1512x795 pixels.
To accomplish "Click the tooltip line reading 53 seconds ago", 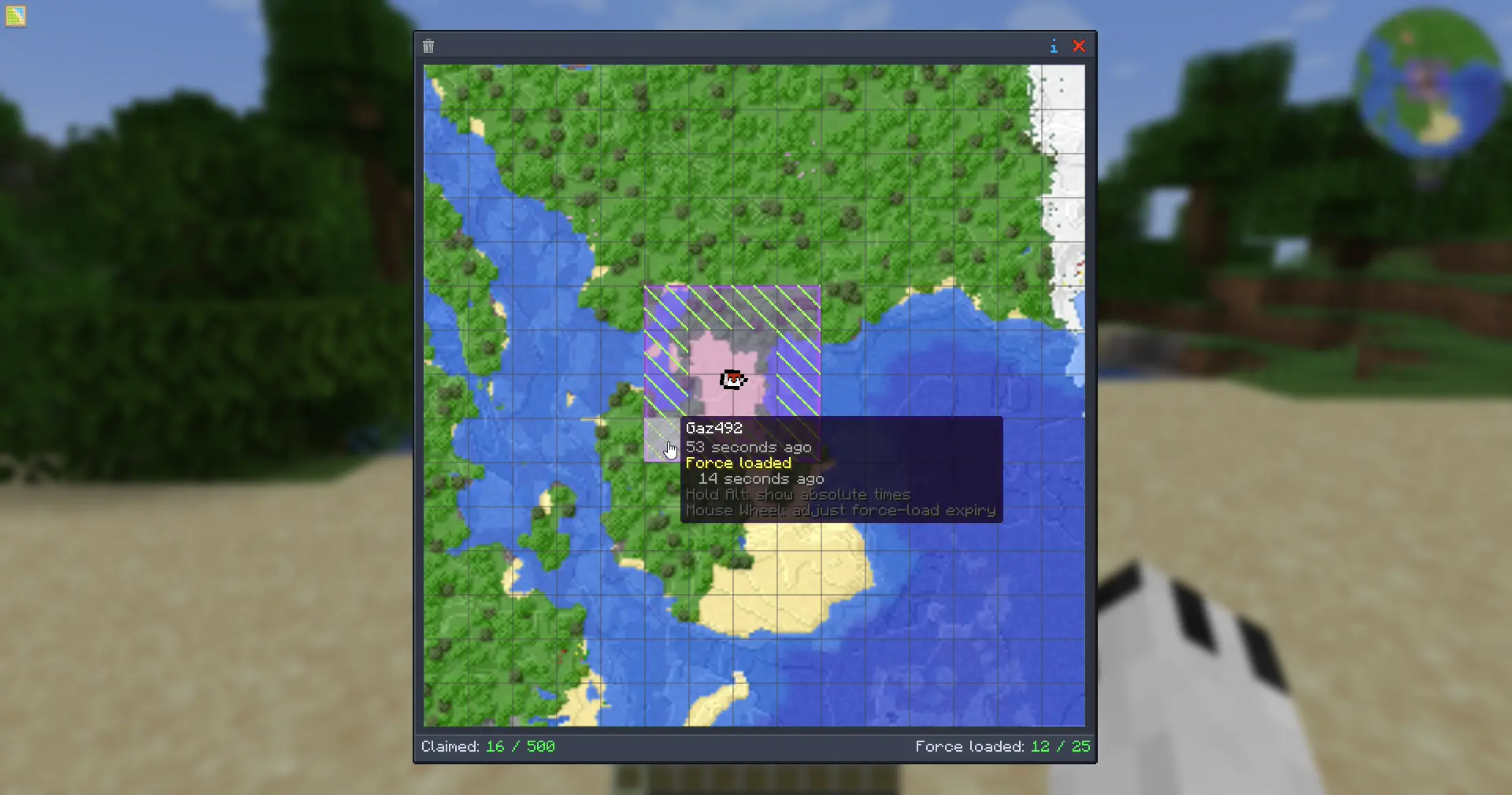I will [748, 447].
